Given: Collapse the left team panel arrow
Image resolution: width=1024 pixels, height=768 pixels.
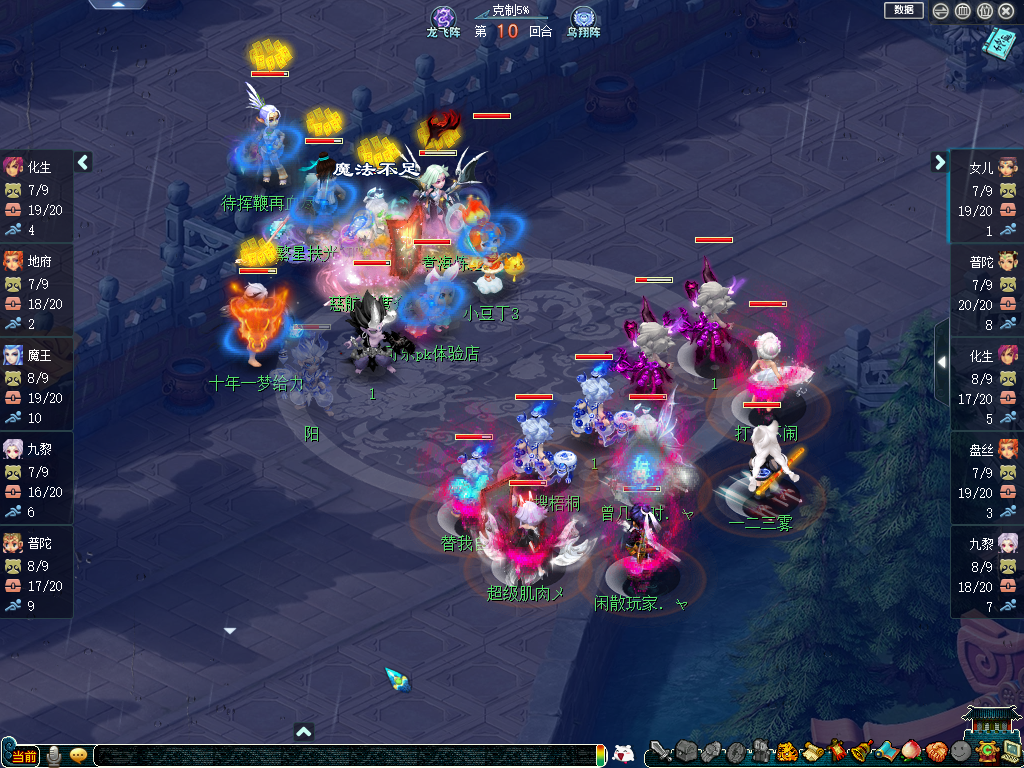Looking at the screenshot, I should [84, 162].
